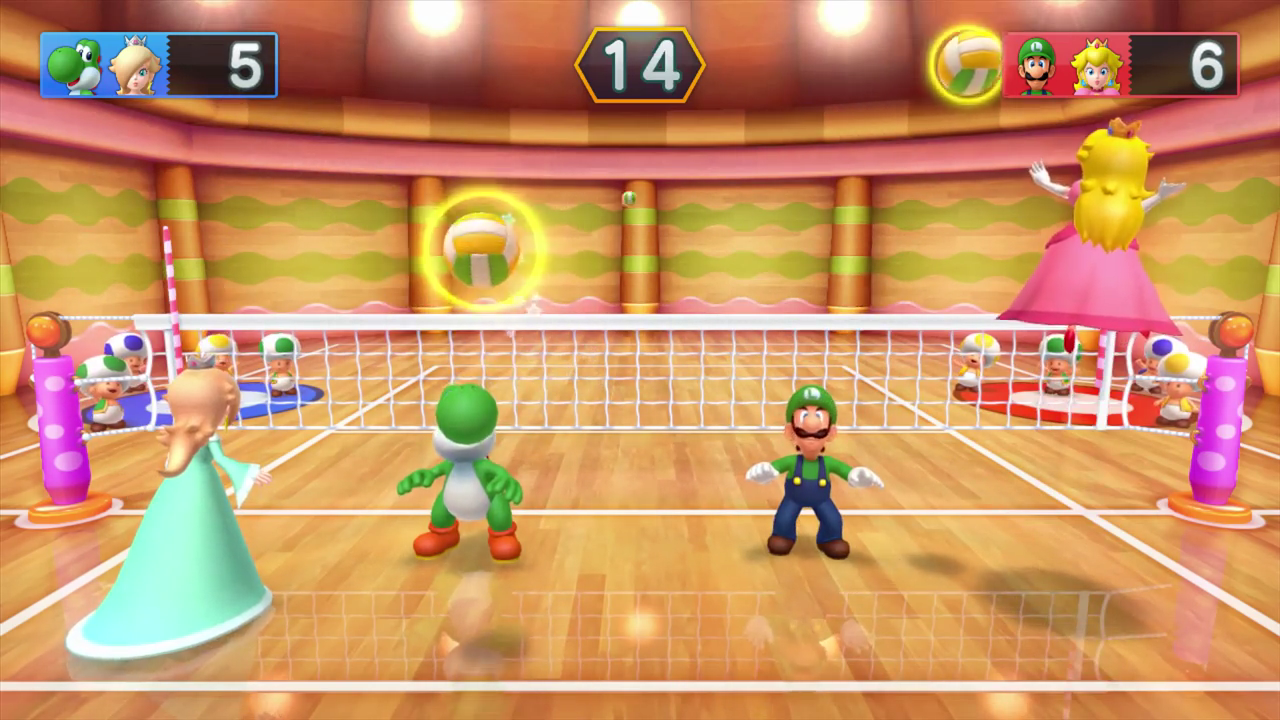Image resolution: width=1280 pixels, height=720 pixels.
Task: Click the volleyball icon beside the red team panel
Action: point(967,64)
